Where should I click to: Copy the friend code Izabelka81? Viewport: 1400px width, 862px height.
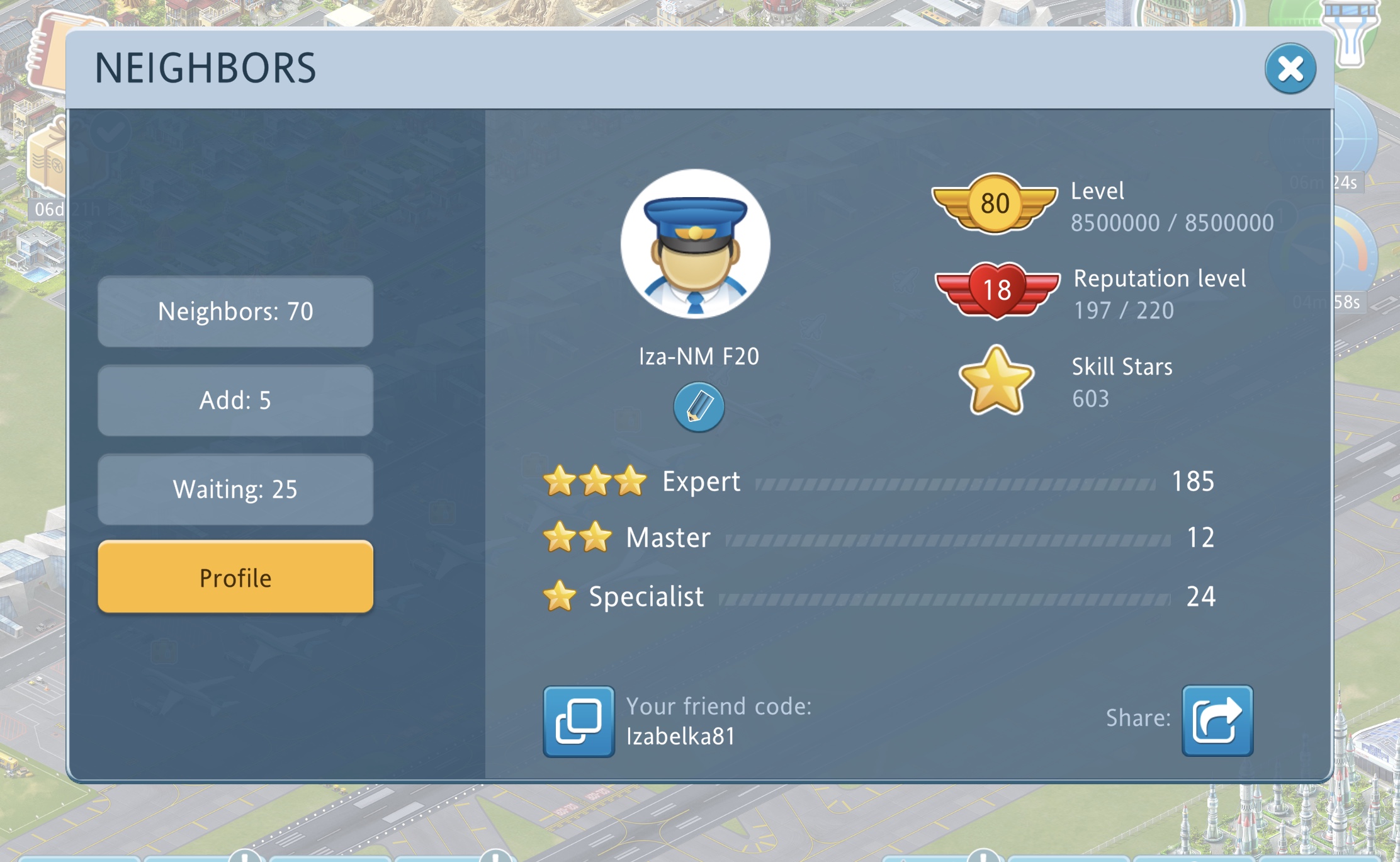pos(579,721)
